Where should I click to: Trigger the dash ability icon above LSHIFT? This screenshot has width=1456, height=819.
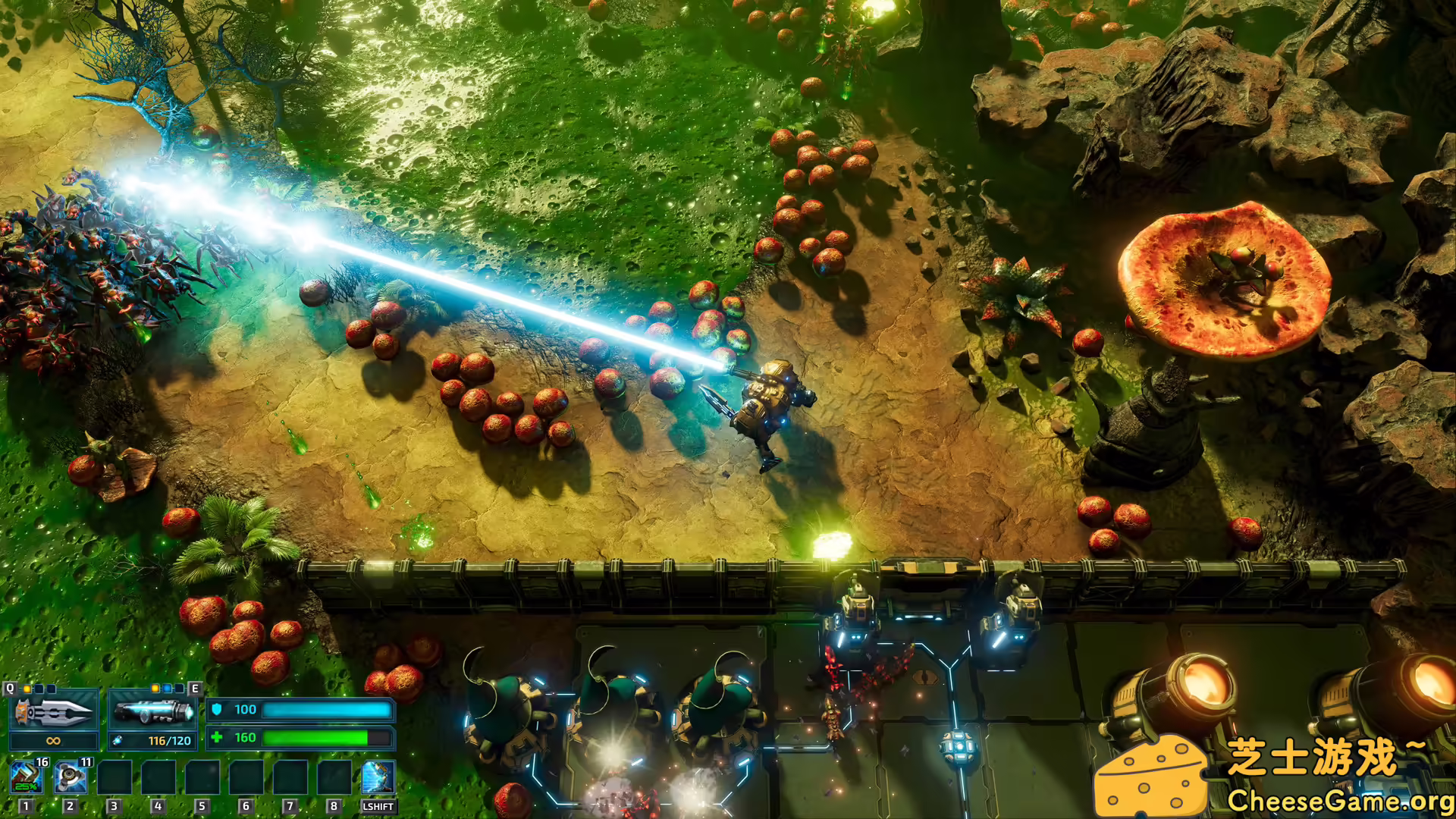(378, 777)
